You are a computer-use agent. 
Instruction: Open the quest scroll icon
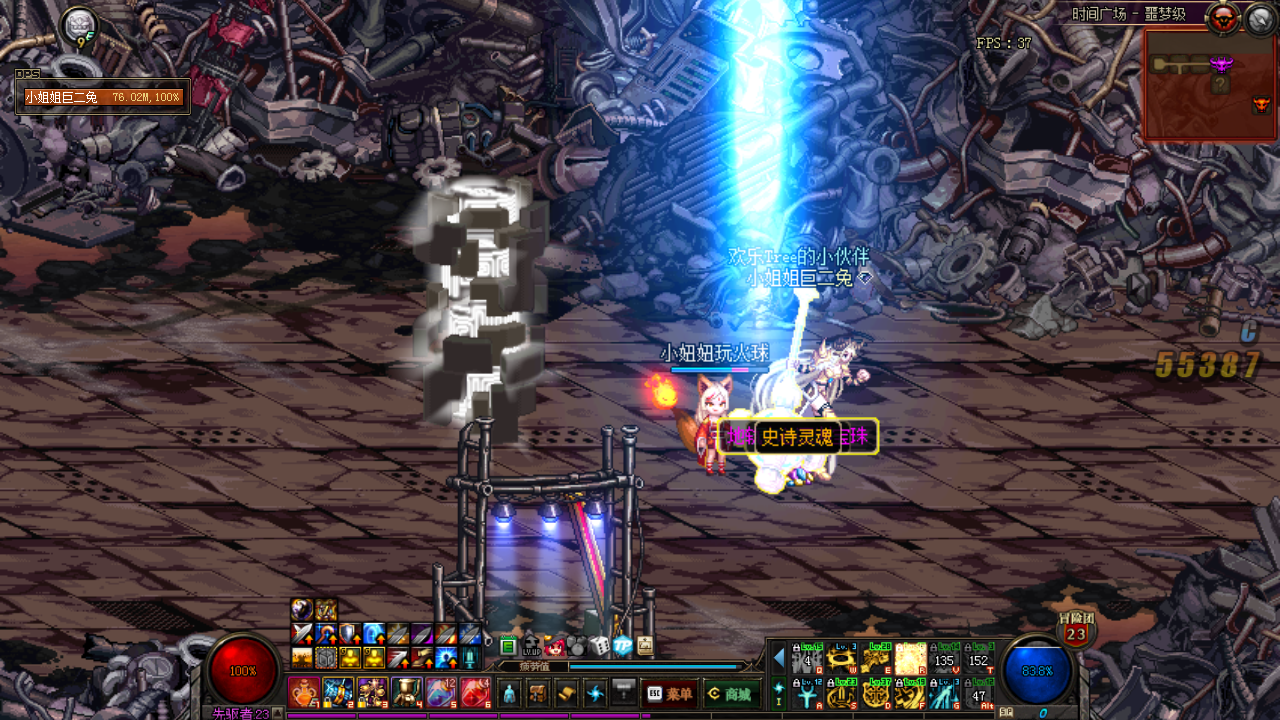tap(566, 693)
